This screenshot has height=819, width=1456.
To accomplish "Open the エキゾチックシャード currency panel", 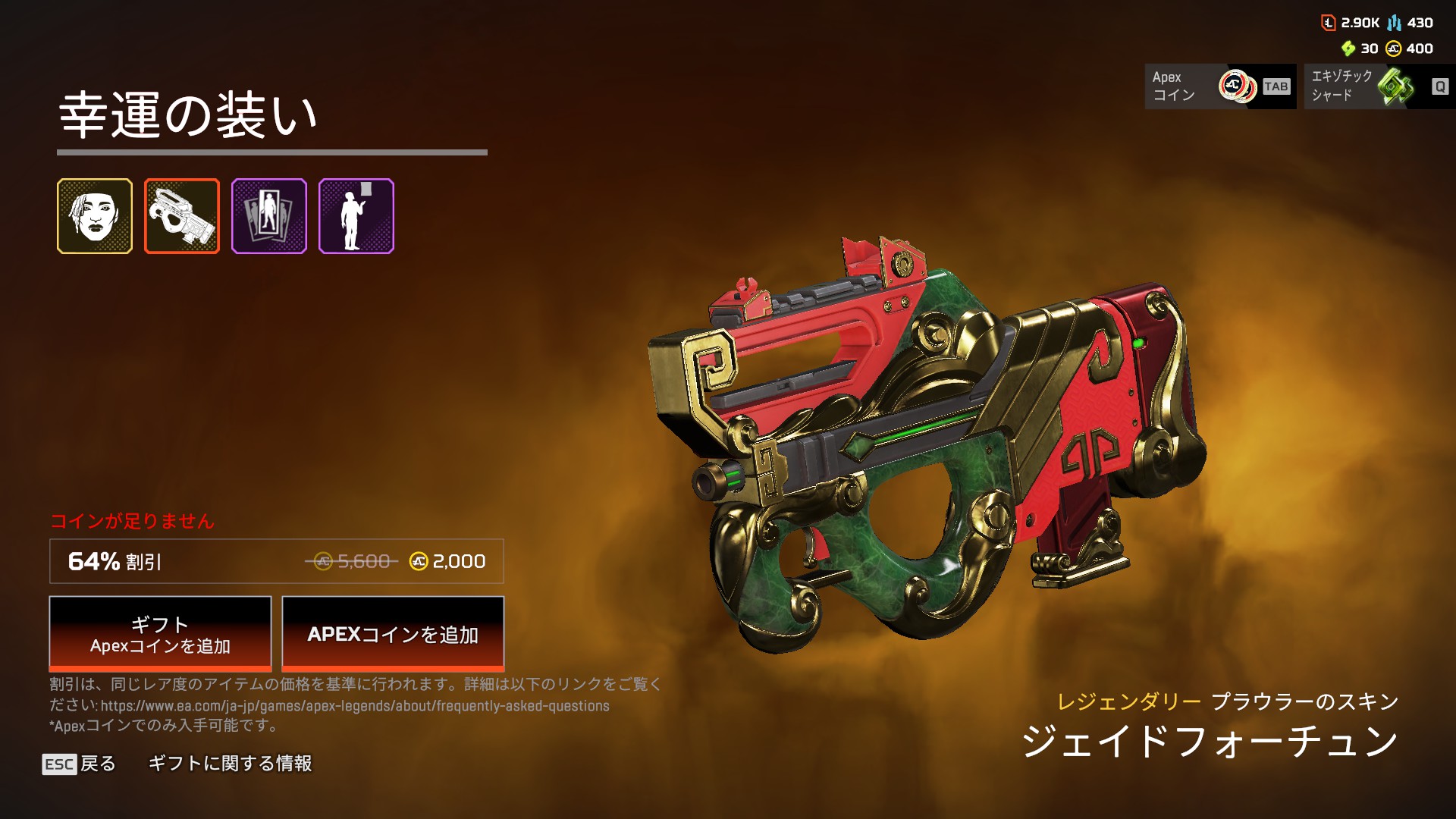I will (1379, 86).
